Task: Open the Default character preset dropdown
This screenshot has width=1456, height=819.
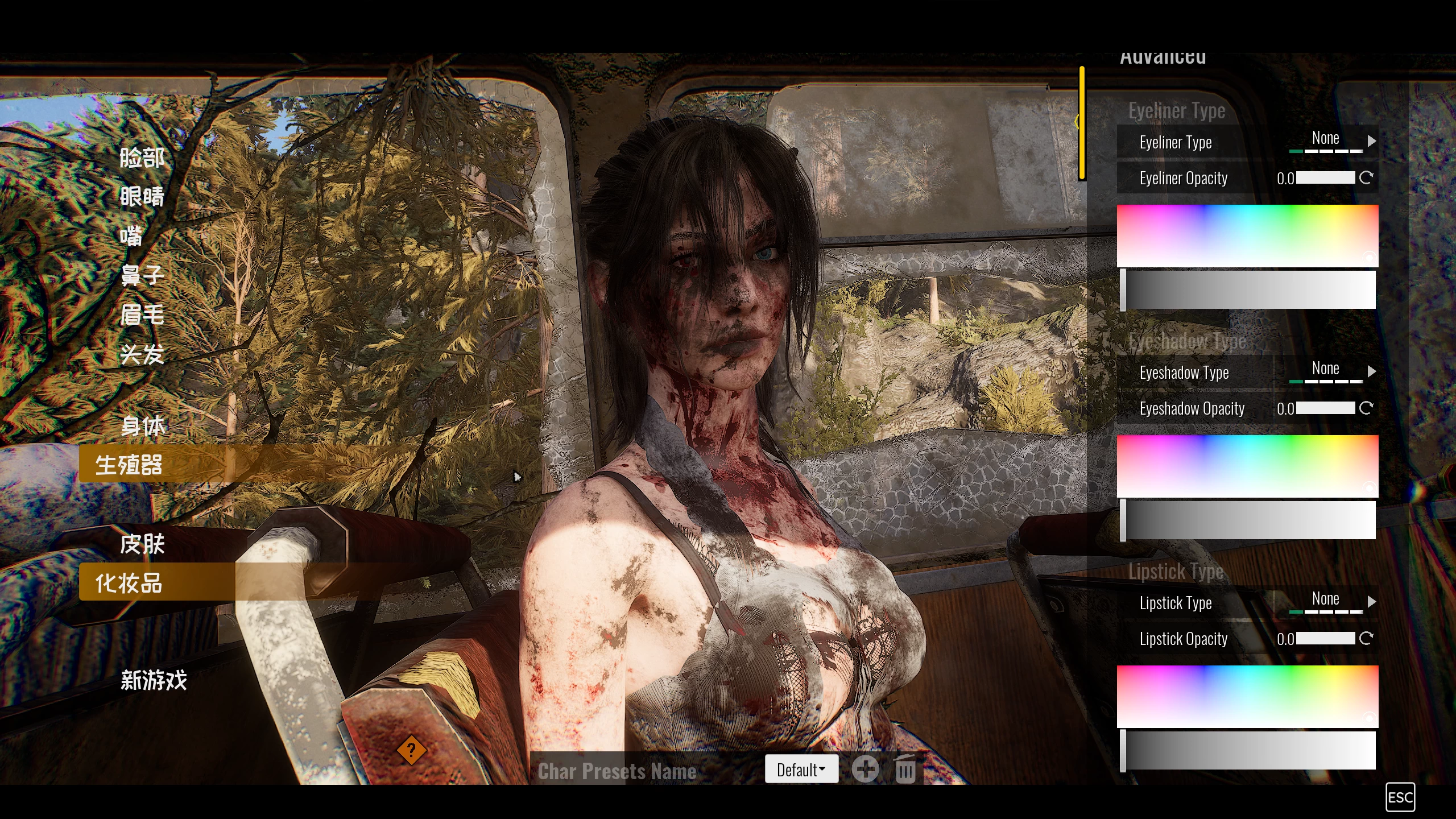Action: point(801,770)
